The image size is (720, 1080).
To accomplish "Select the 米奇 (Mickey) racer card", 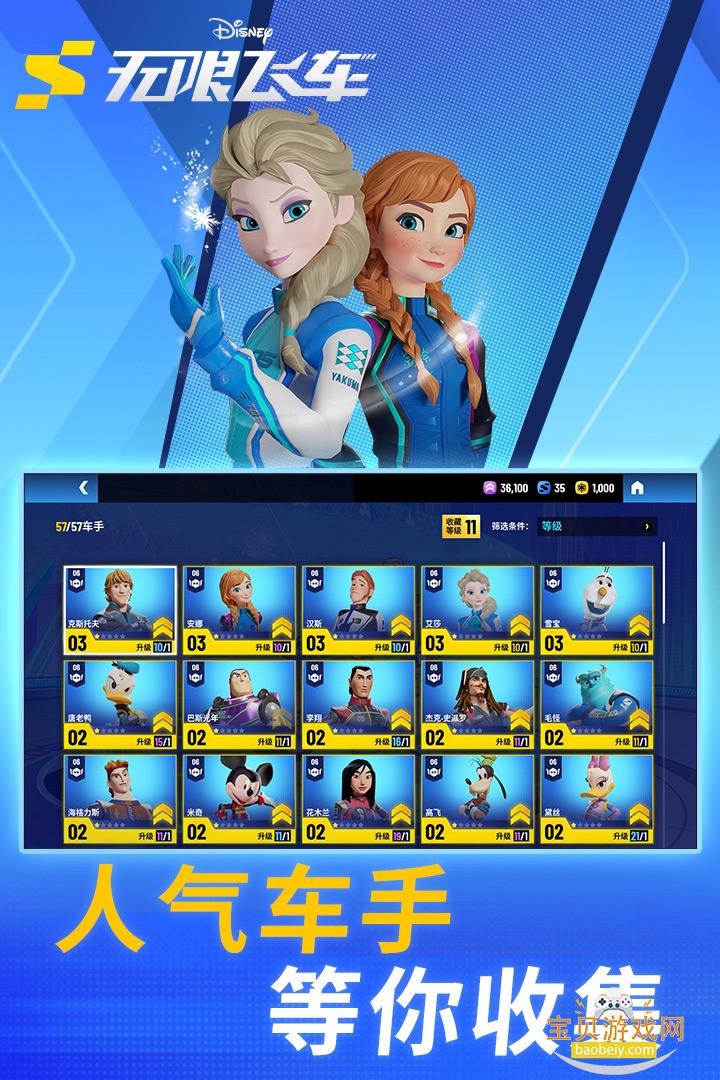I will pyautogui.click(x=239, y=798).
